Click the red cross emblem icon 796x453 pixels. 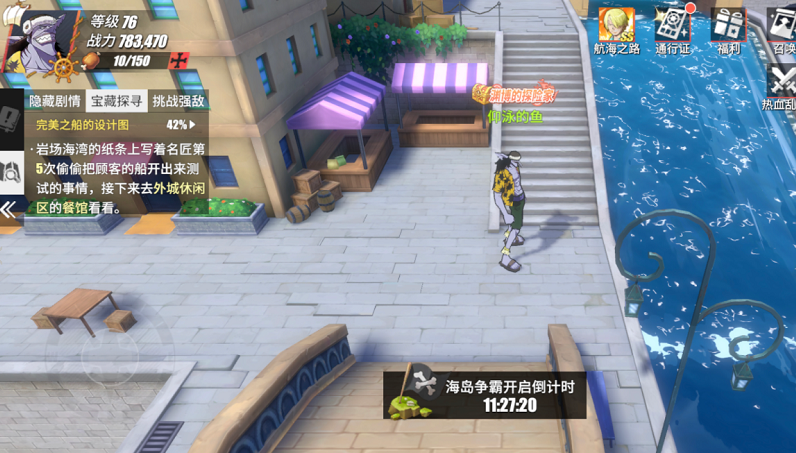(x=179, y=61)
